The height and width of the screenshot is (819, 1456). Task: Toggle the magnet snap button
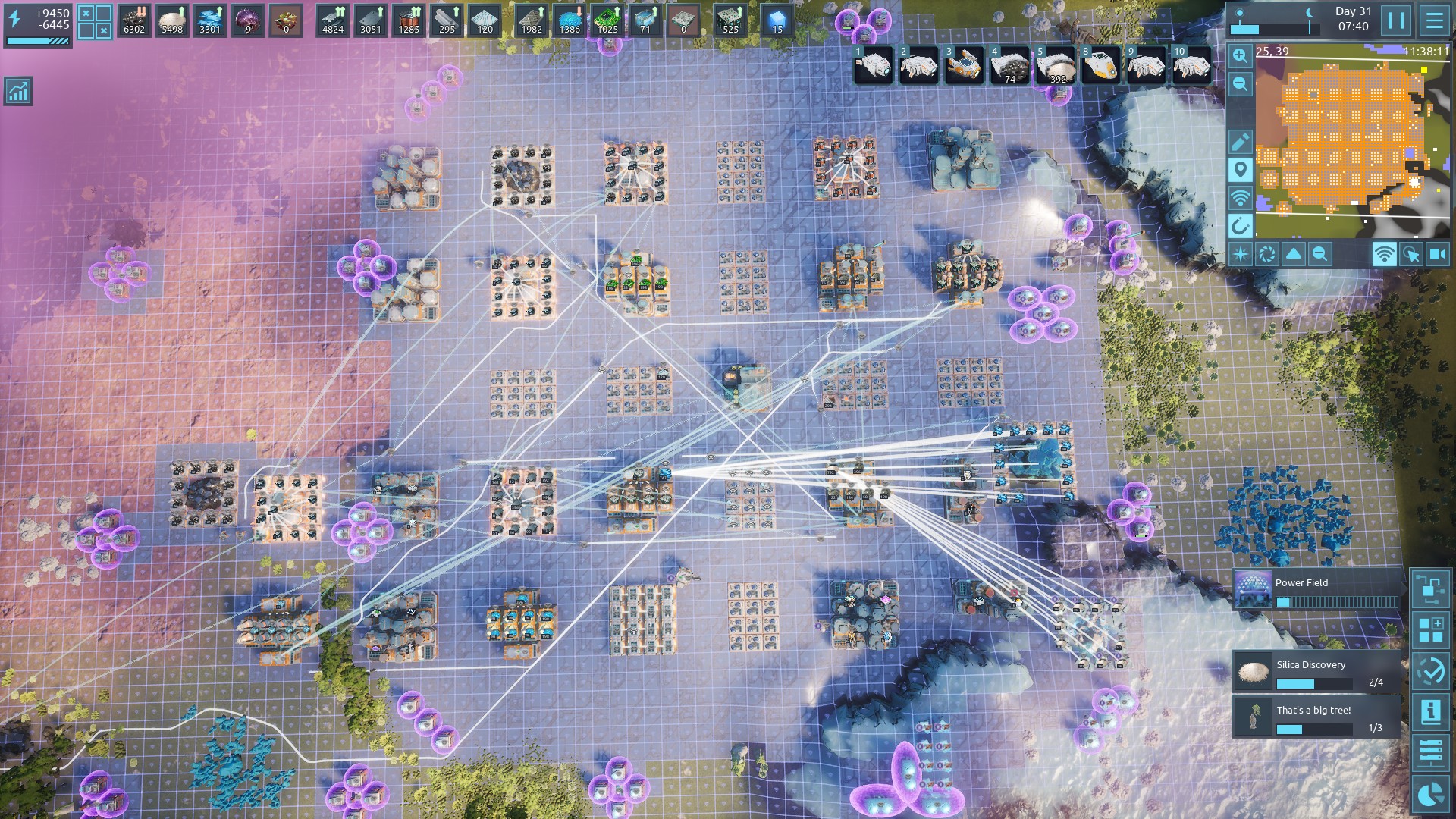tap(1240, 226)
